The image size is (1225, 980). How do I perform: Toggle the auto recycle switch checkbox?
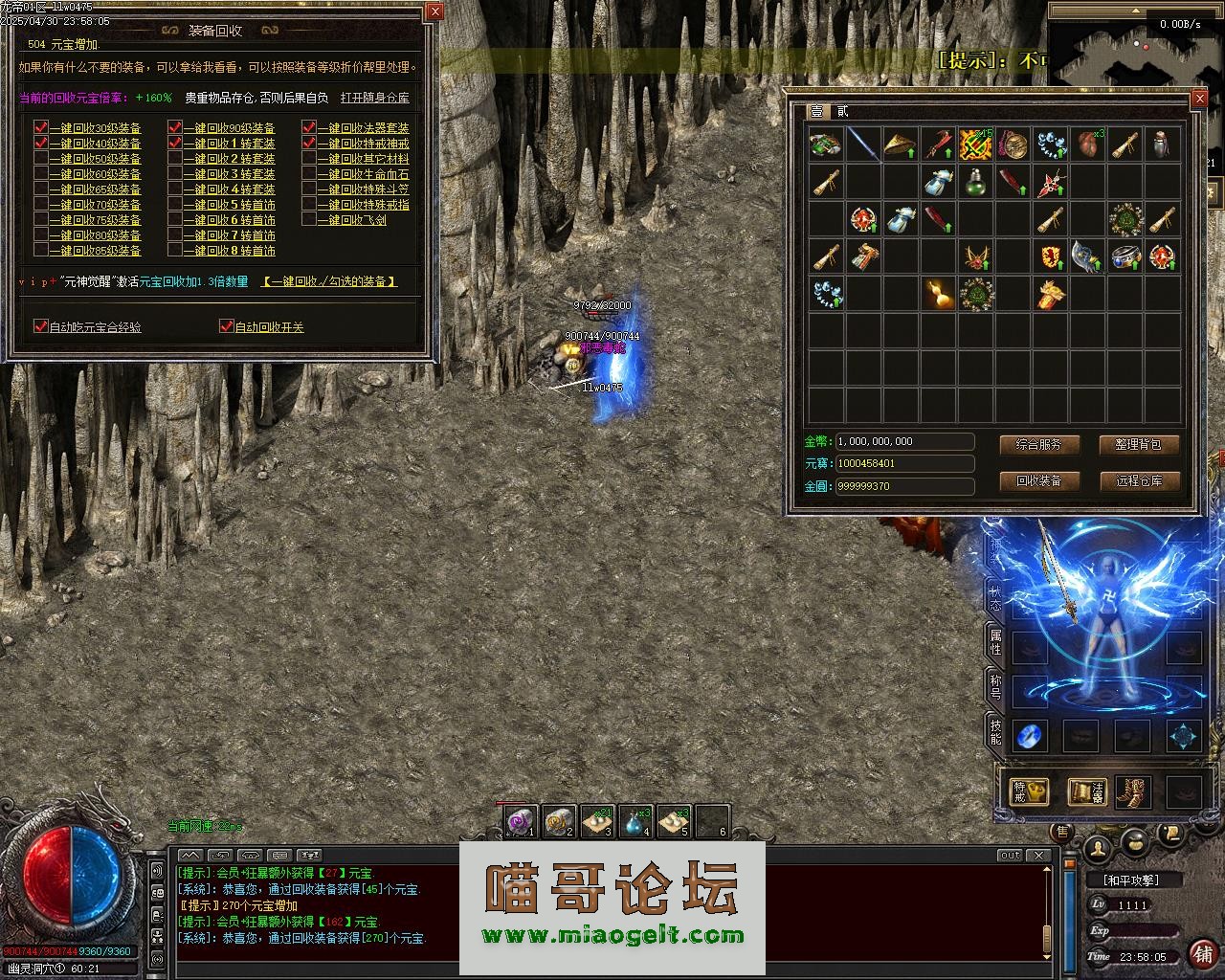click(227, 326)
